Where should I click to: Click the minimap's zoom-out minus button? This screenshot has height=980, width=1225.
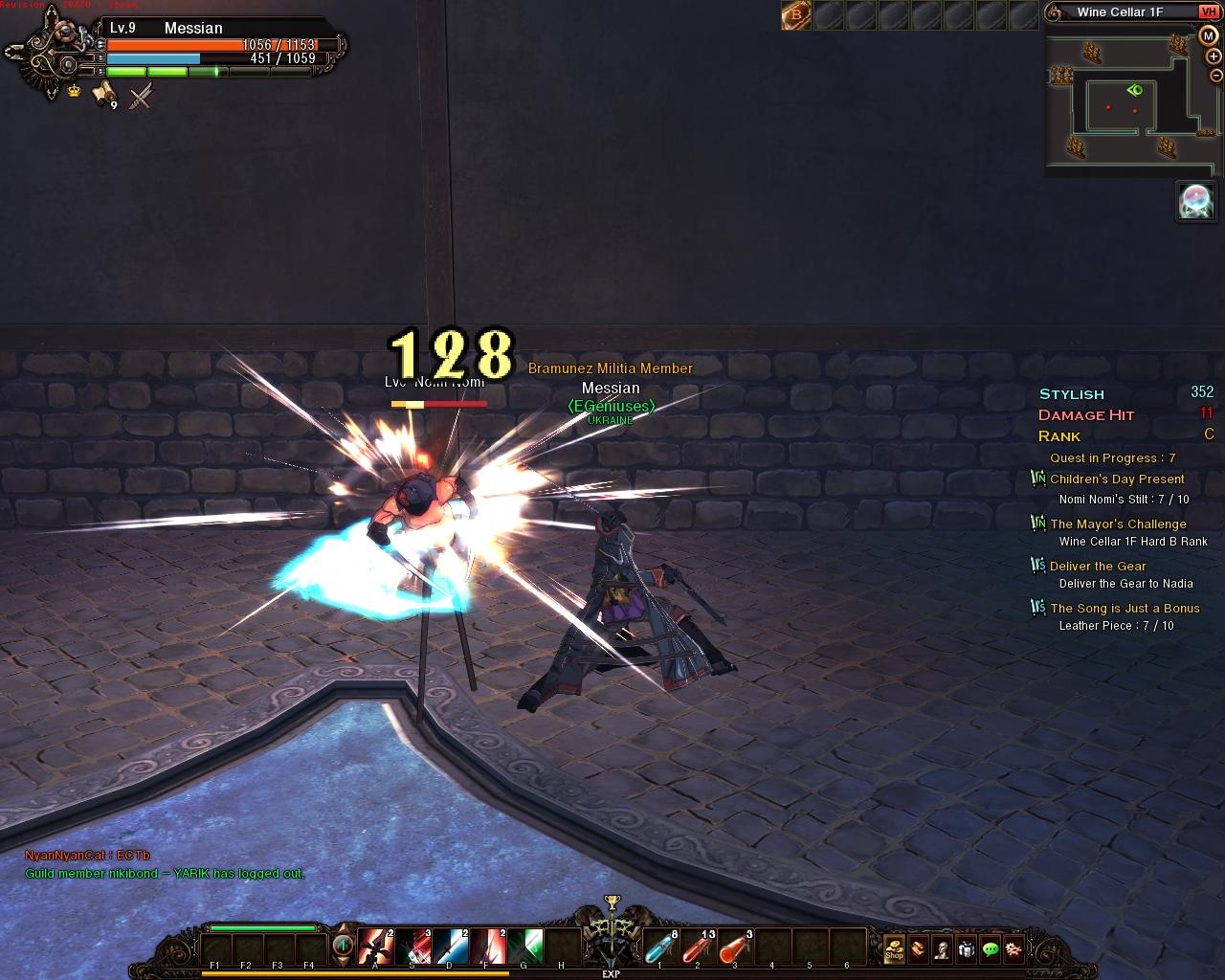coord(1215,76)
